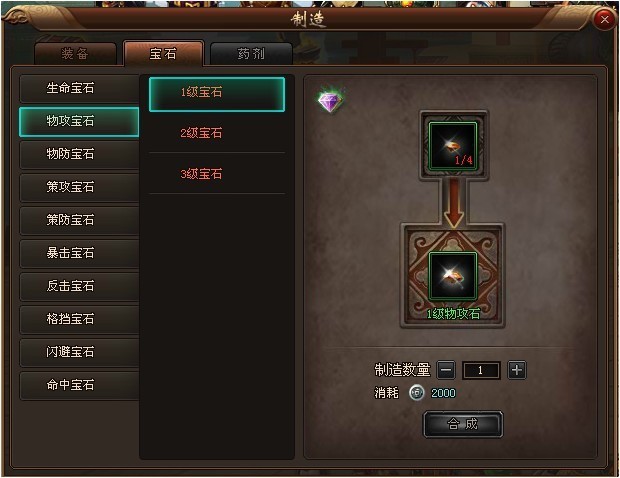Click the 合成 synthesize button
This screenshot has width=620, height=478.
click(x=462, y=424)
